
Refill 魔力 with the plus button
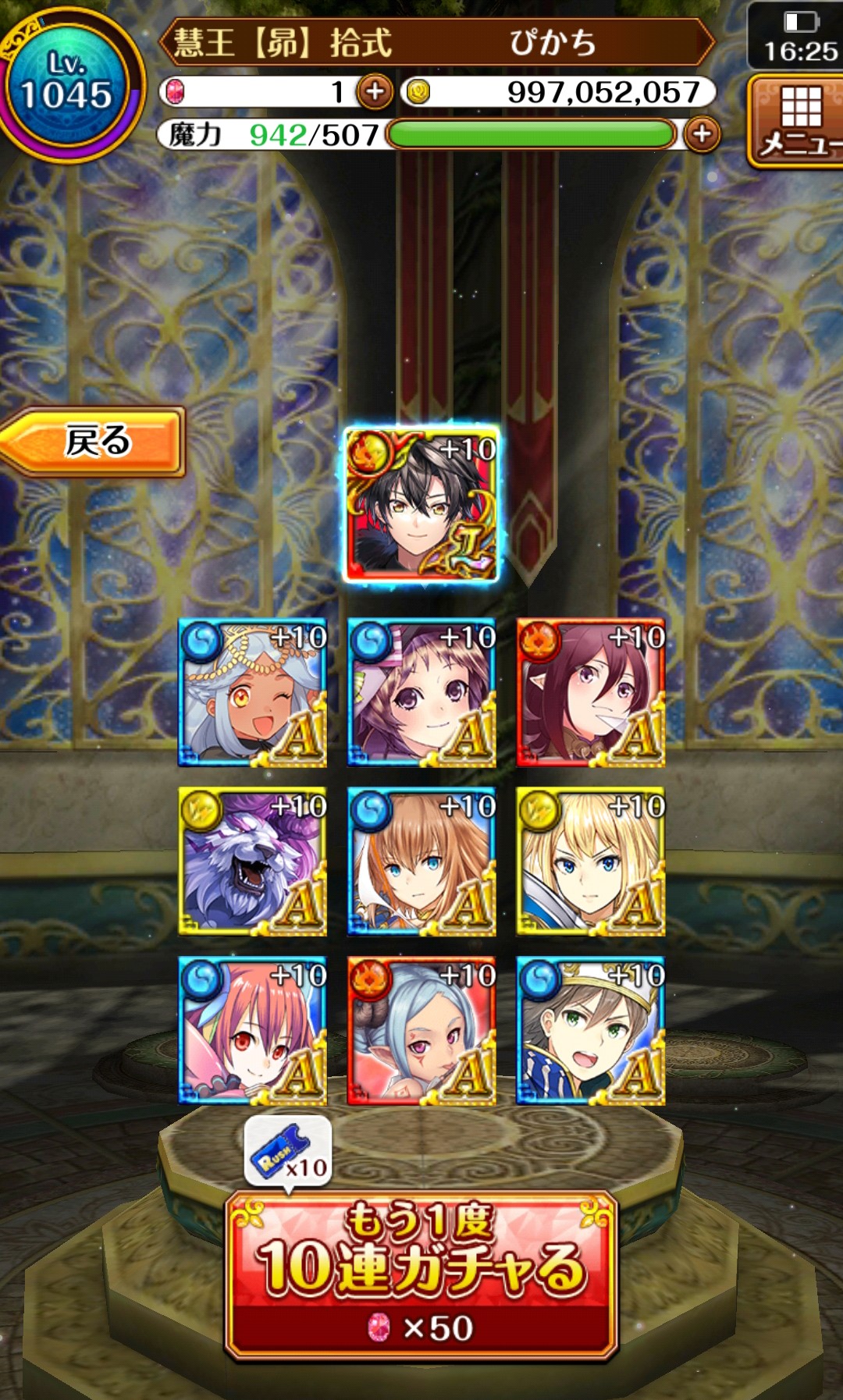[702, 134]
